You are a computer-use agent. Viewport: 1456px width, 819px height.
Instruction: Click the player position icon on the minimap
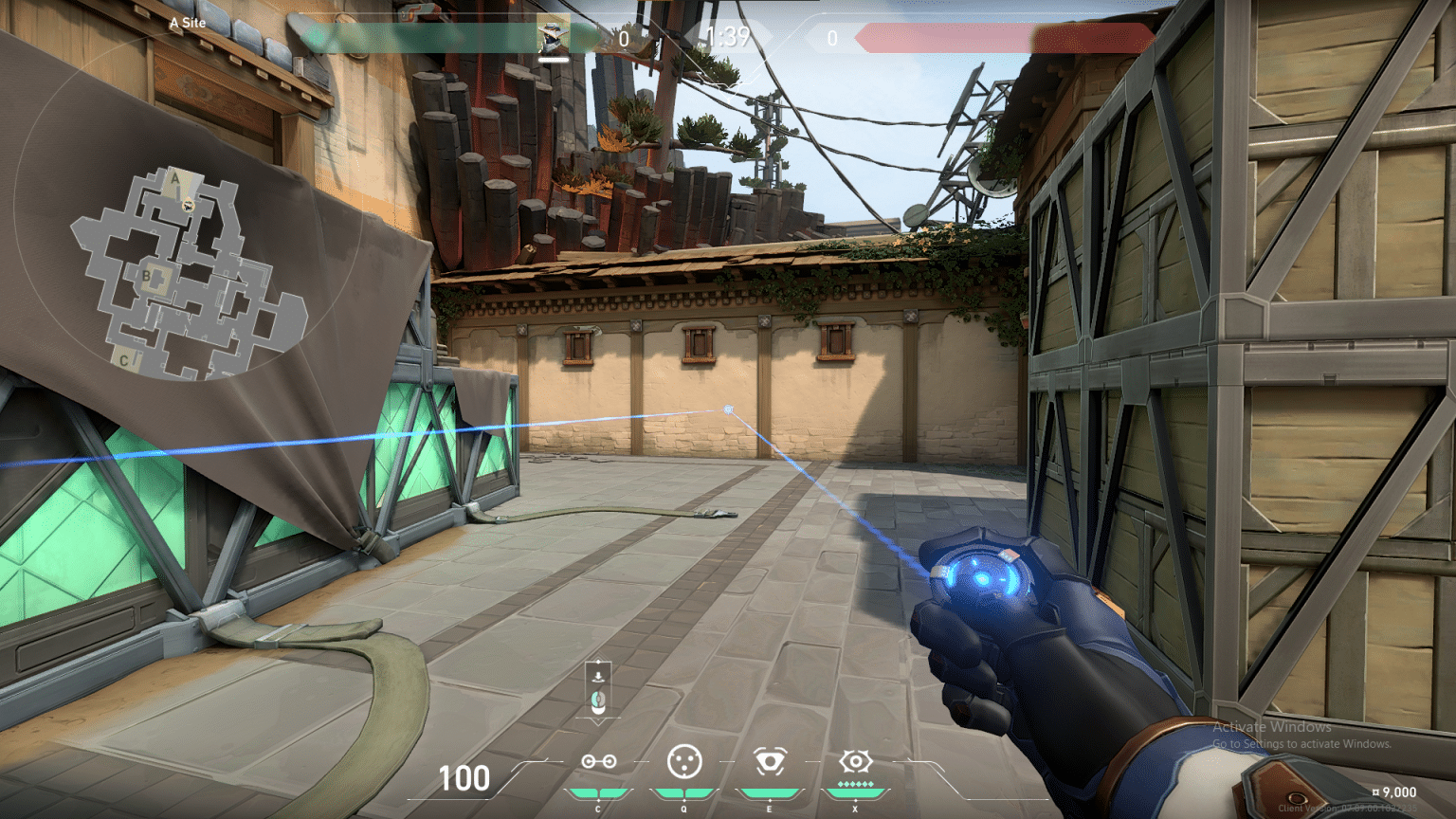[188, 204]
